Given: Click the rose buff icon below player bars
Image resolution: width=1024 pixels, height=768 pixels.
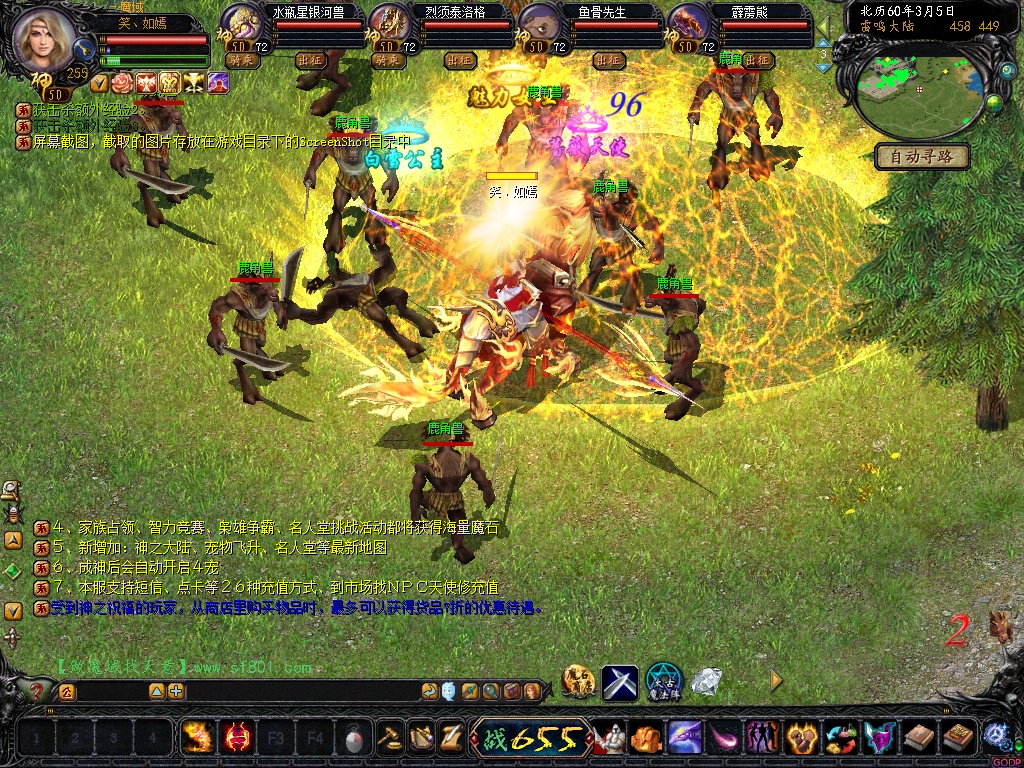Looking at the screenshot, I should pos(122,82).
